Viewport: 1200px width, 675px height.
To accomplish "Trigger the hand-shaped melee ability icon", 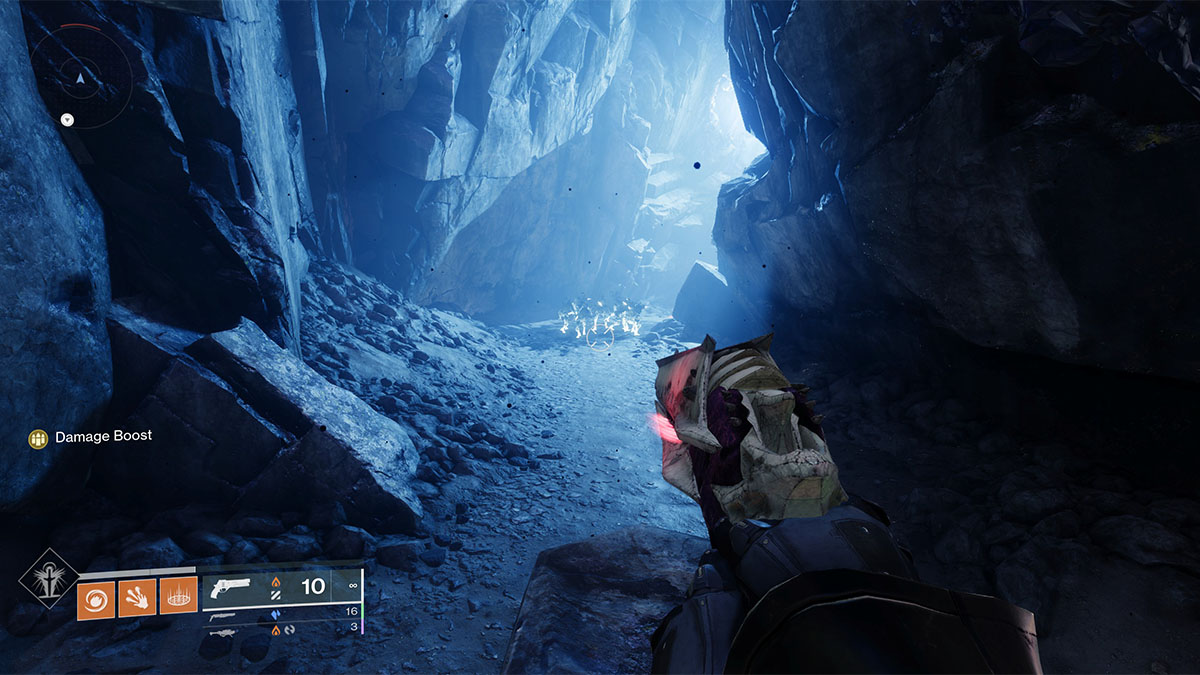I will pyautogui.click(x=137, y=599).
